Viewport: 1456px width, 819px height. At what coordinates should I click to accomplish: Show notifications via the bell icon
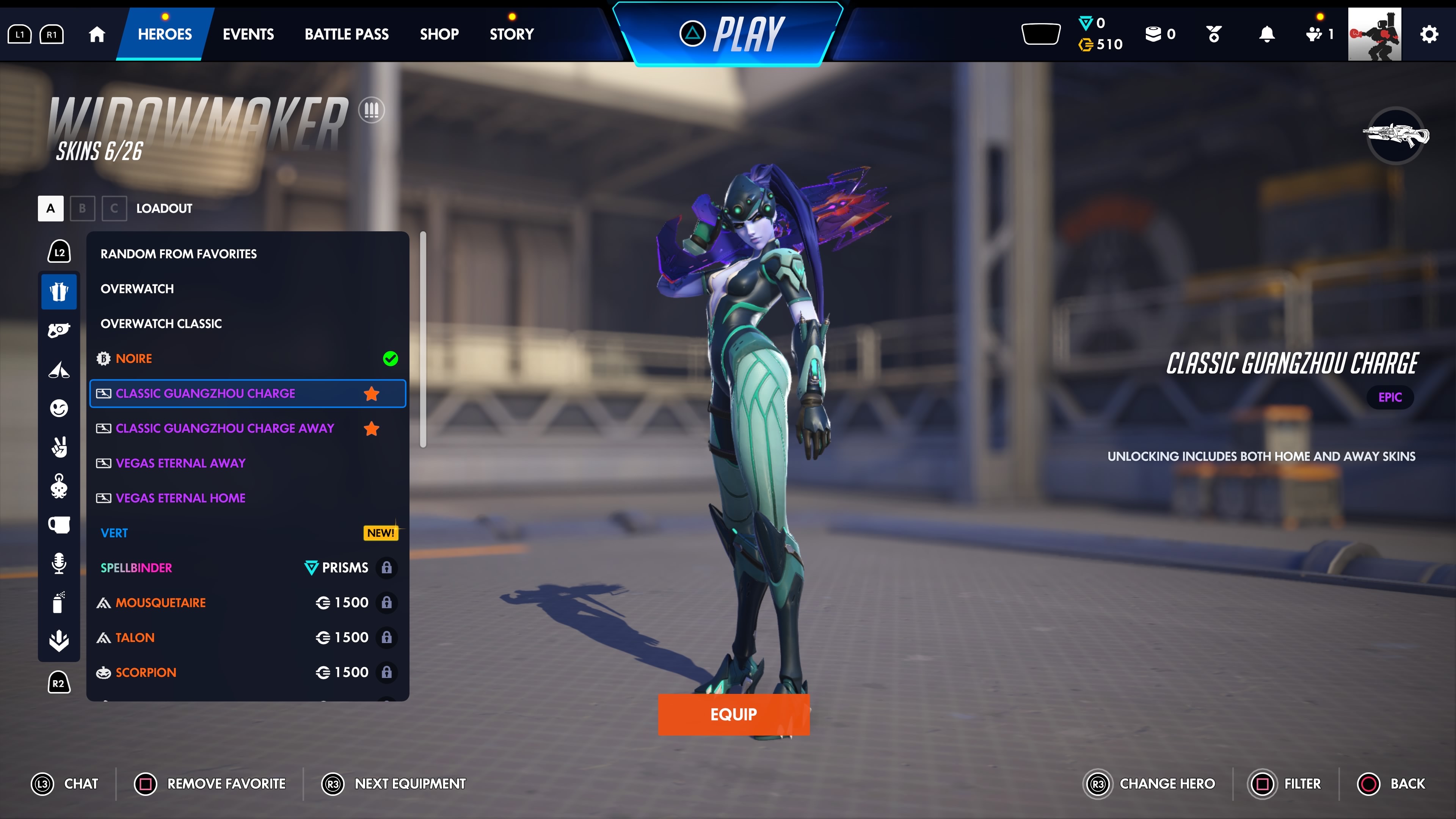pyautogui.click(x=1267, y=34)
